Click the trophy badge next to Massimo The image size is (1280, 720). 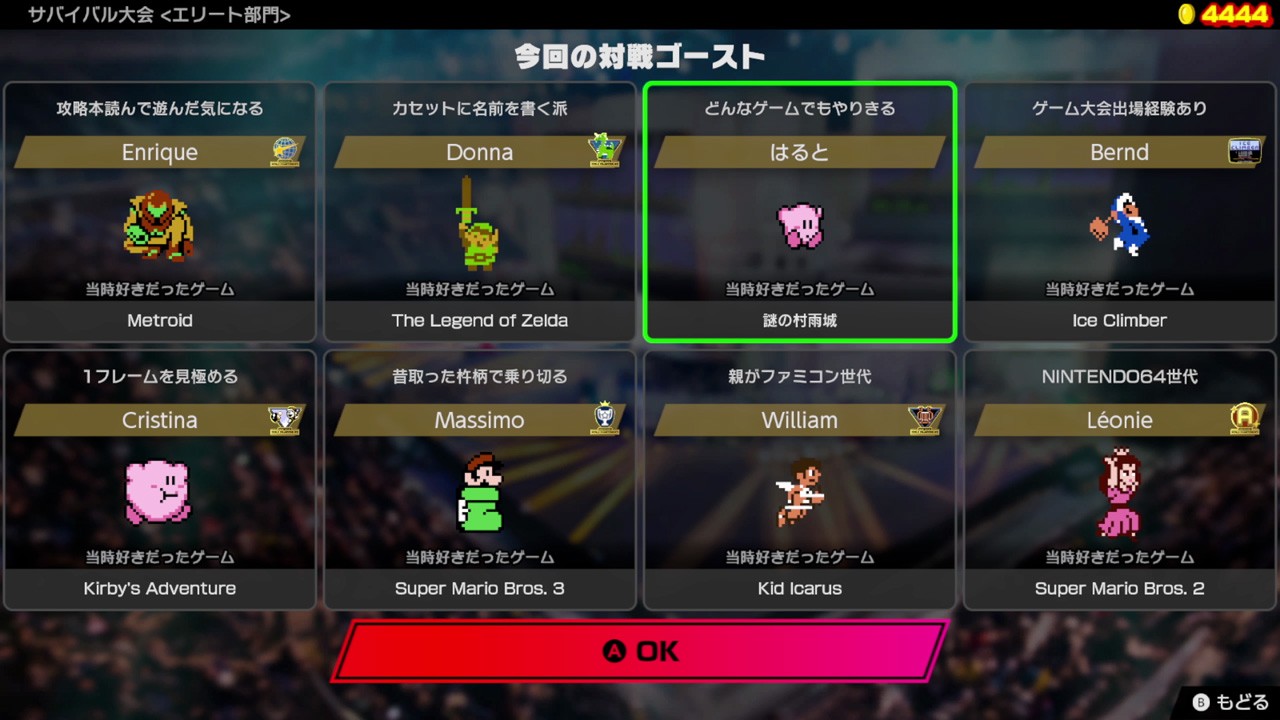tap(605, 420)
